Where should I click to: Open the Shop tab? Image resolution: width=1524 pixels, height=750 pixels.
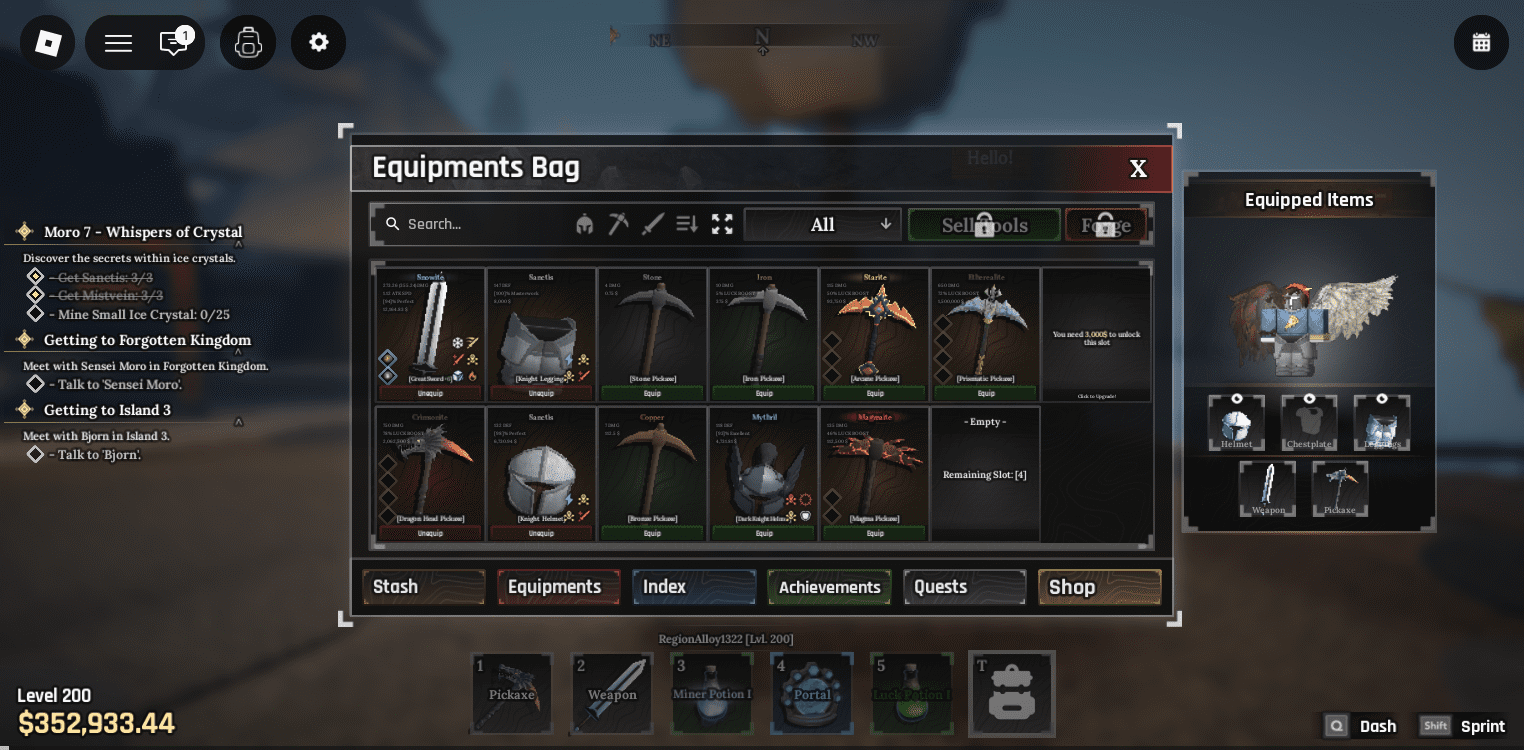(1098, 587)
